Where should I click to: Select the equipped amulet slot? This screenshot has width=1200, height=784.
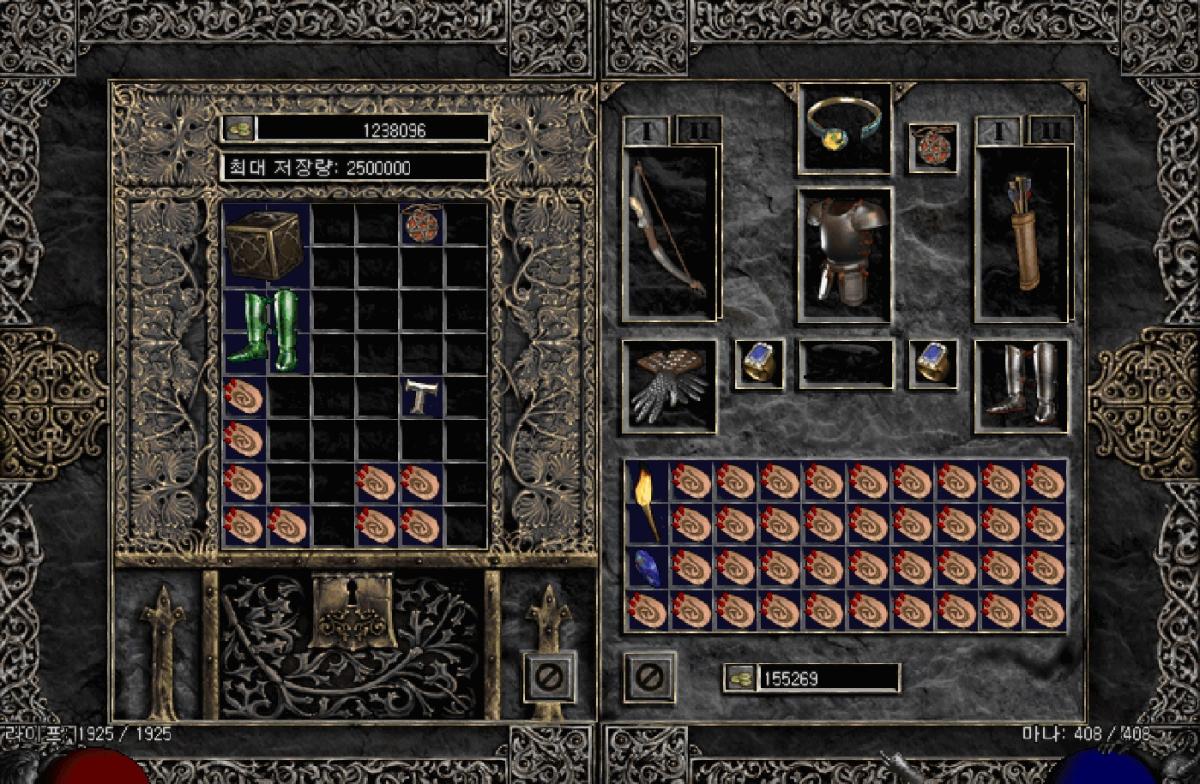pos(933,146)
